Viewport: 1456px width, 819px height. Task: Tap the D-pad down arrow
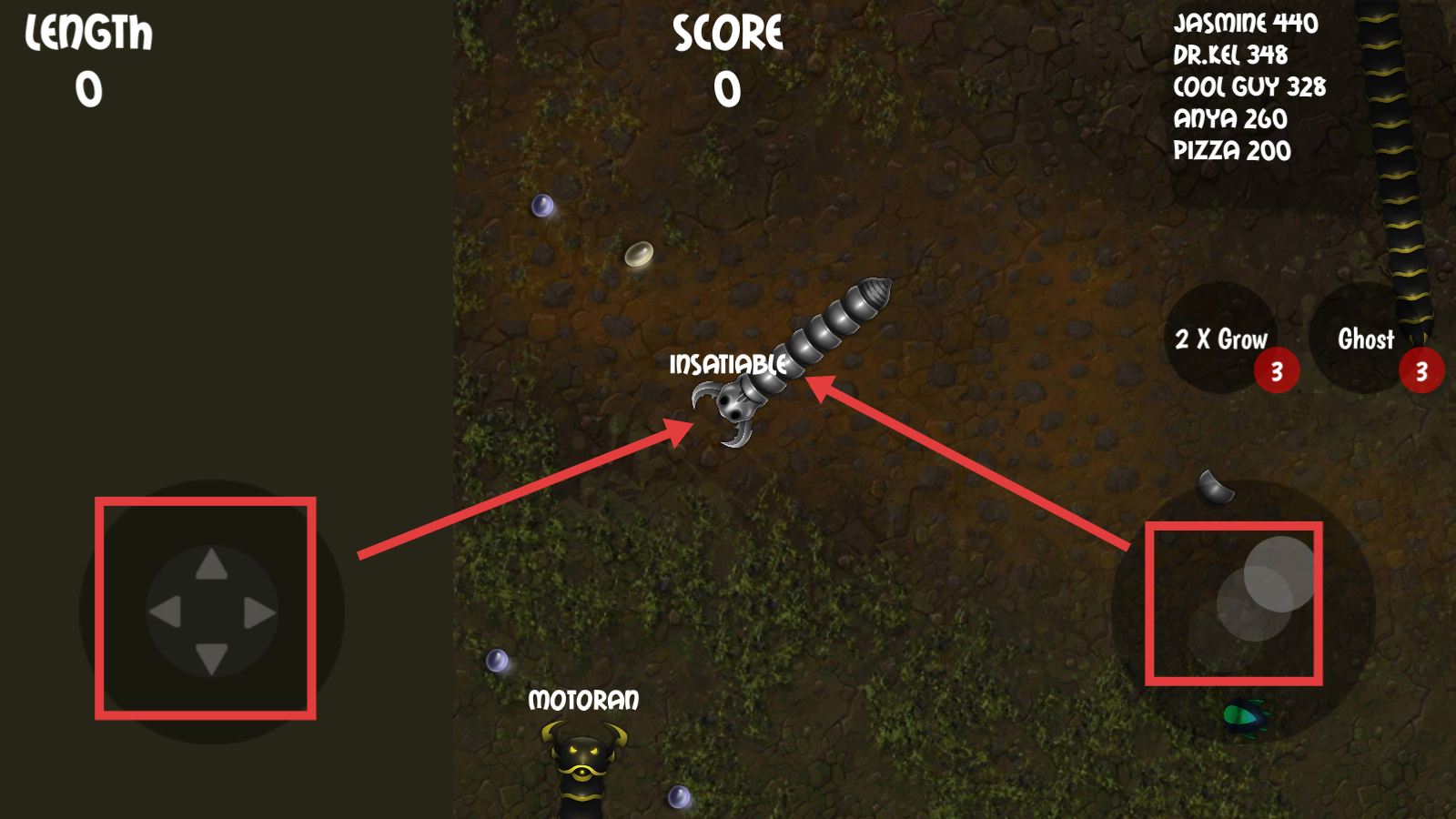(x=211, y=657)
